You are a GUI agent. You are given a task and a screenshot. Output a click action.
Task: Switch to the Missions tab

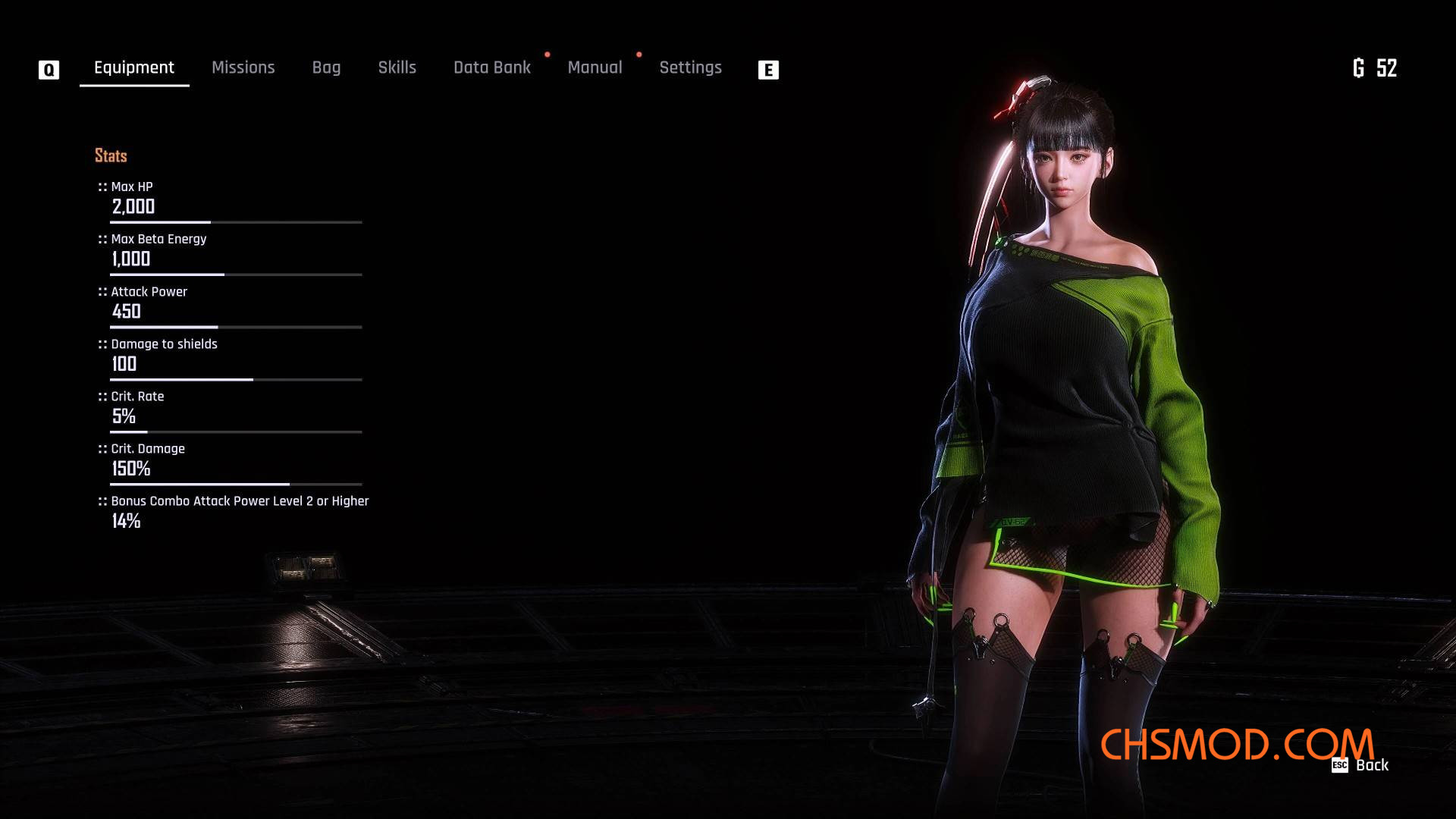click(243, 67)
